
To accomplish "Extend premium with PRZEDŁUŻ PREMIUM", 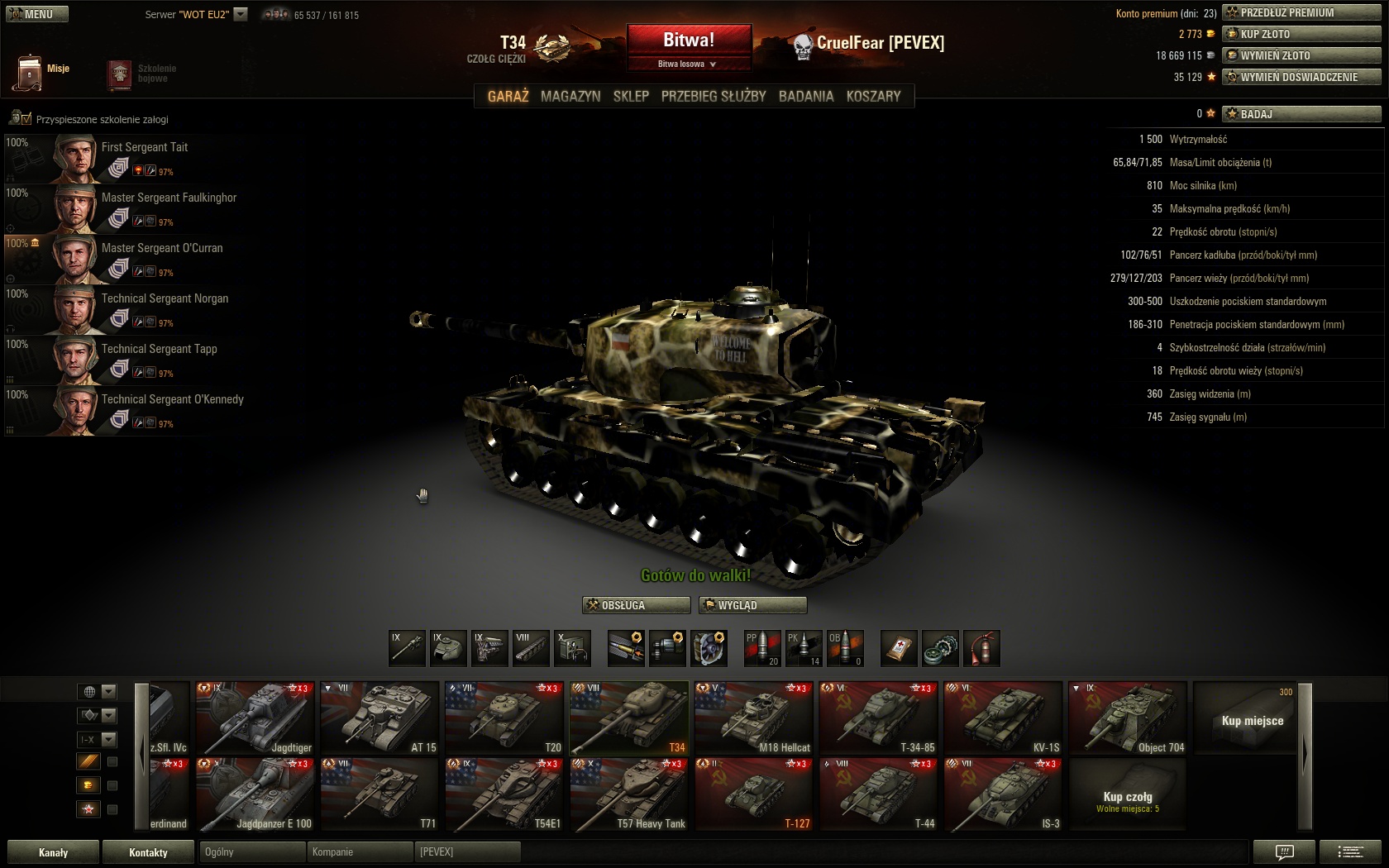I will (1301, 12).
